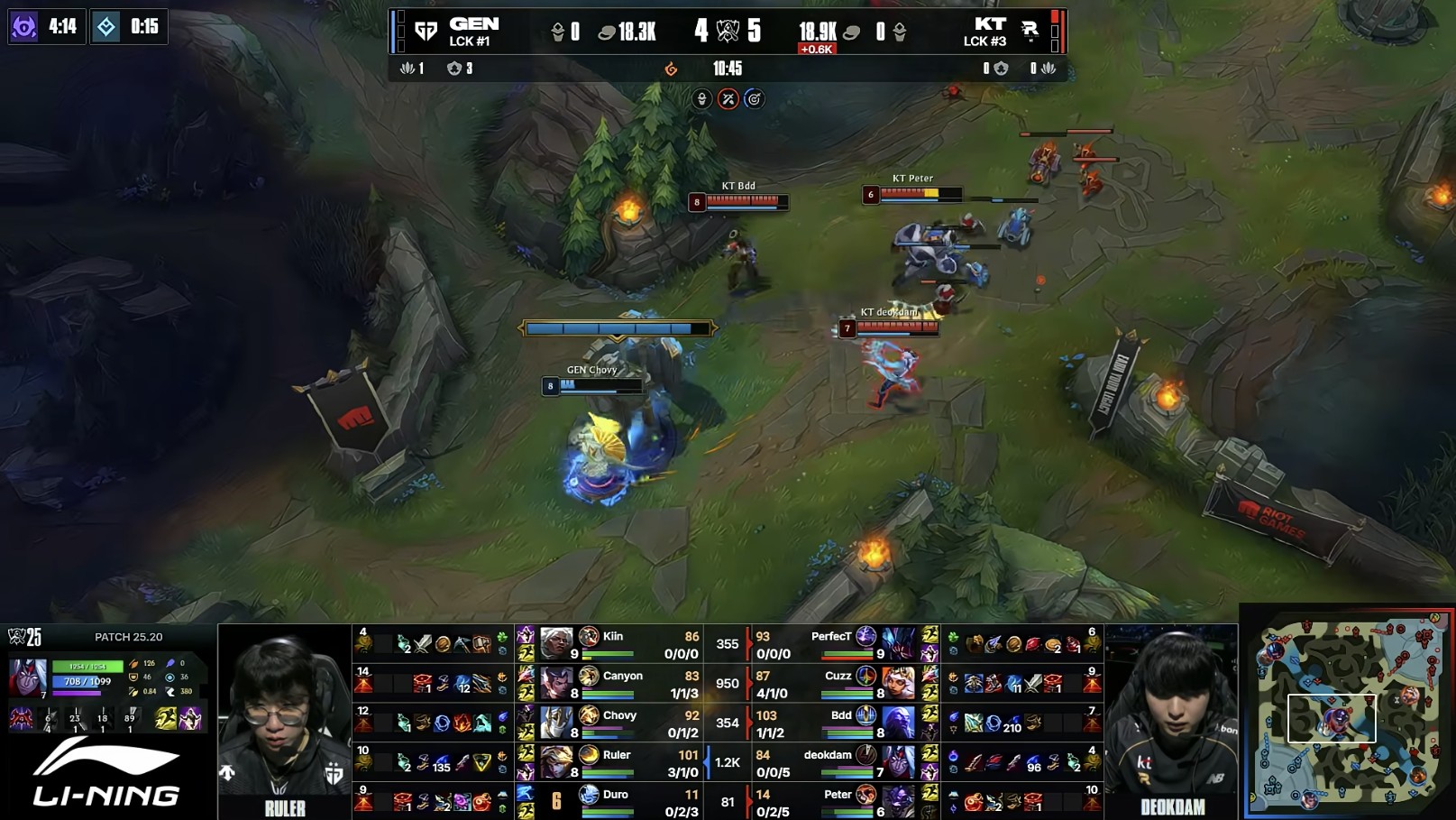Viewport: 1456px width, 820px height.
Task: Select Duro's name on the scoreboard
Action: (x=616, y=795)
